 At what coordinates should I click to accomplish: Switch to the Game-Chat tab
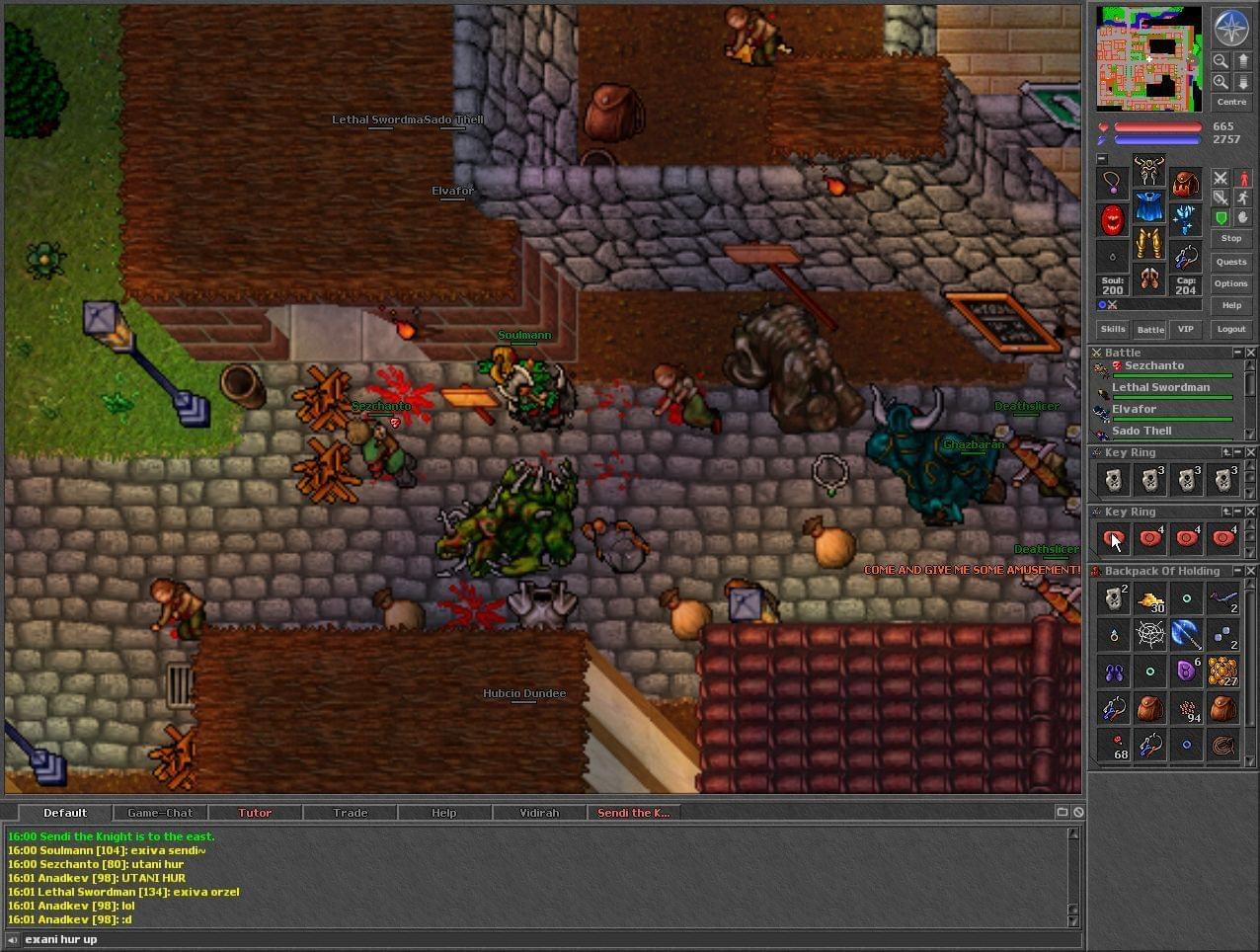click(x=160, y=813)
